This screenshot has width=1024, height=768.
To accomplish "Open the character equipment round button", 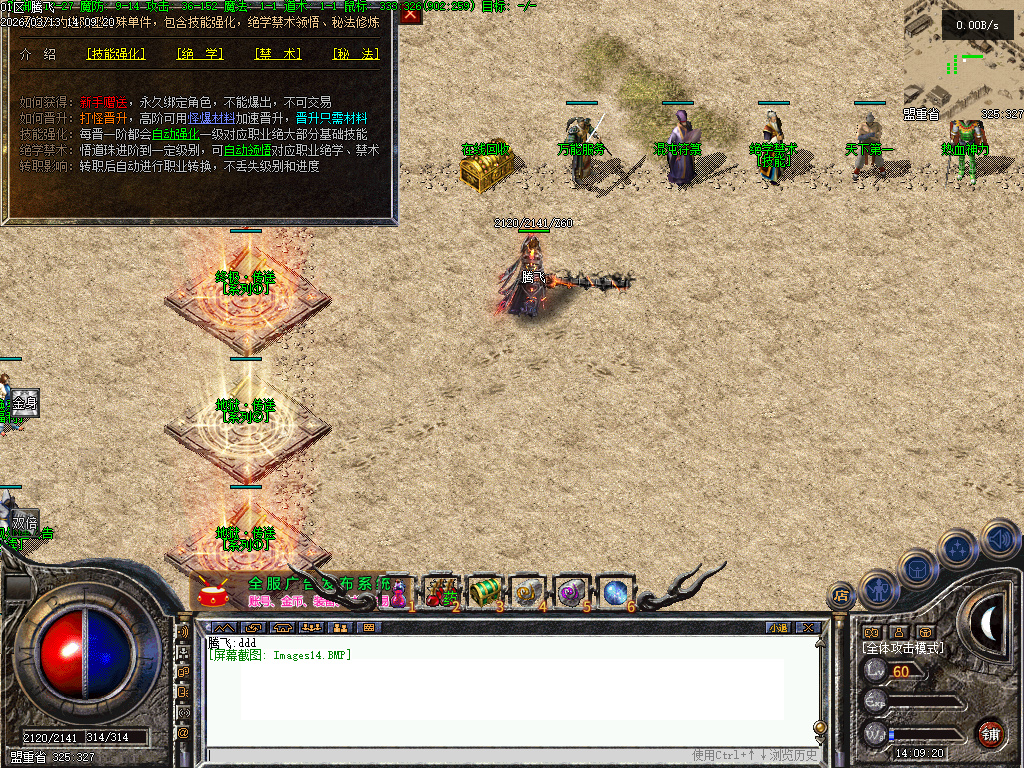I will click(879, 589).
